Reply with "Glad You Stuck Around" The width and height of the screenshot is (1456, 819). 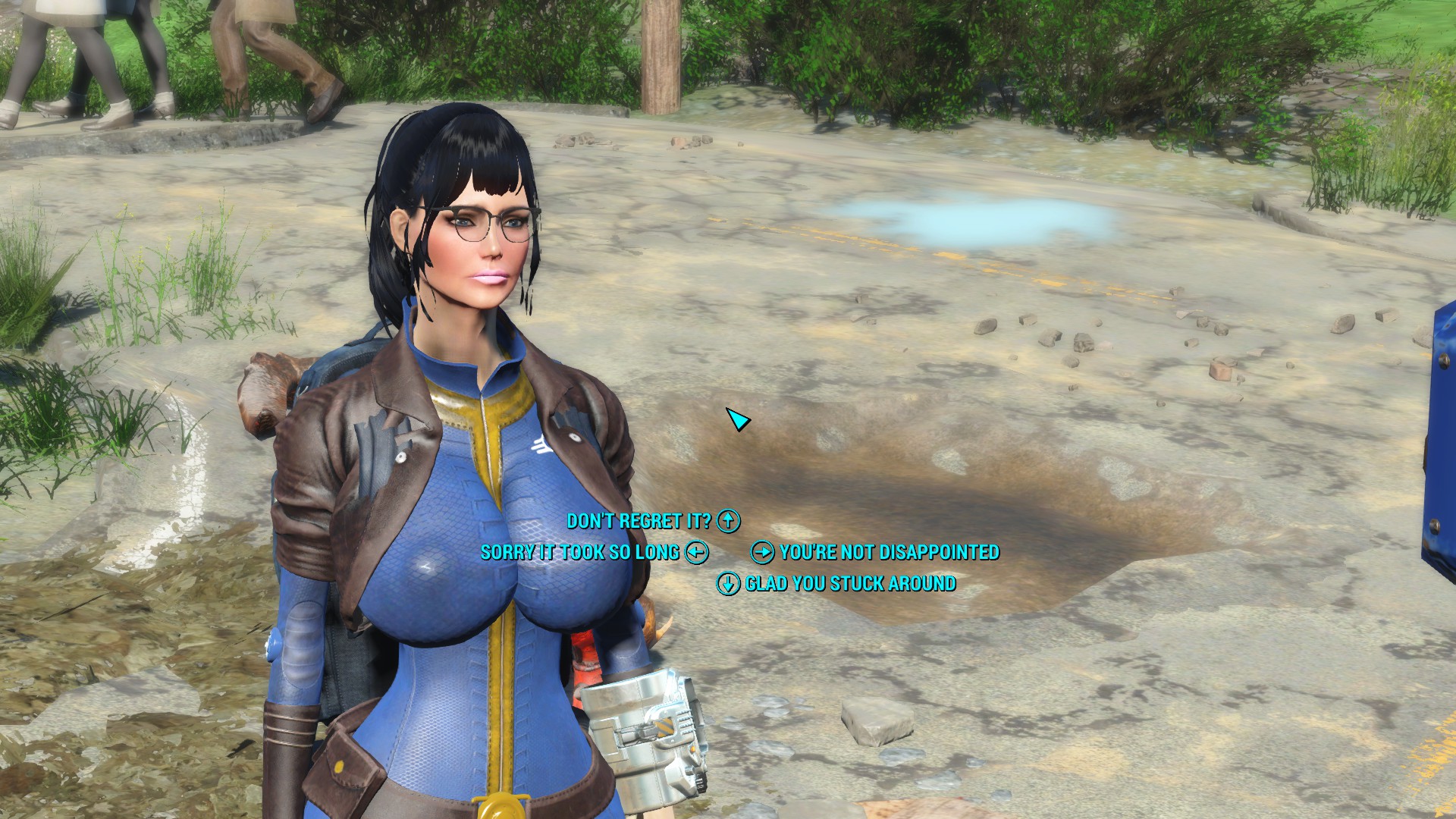(x=849, y=583)
